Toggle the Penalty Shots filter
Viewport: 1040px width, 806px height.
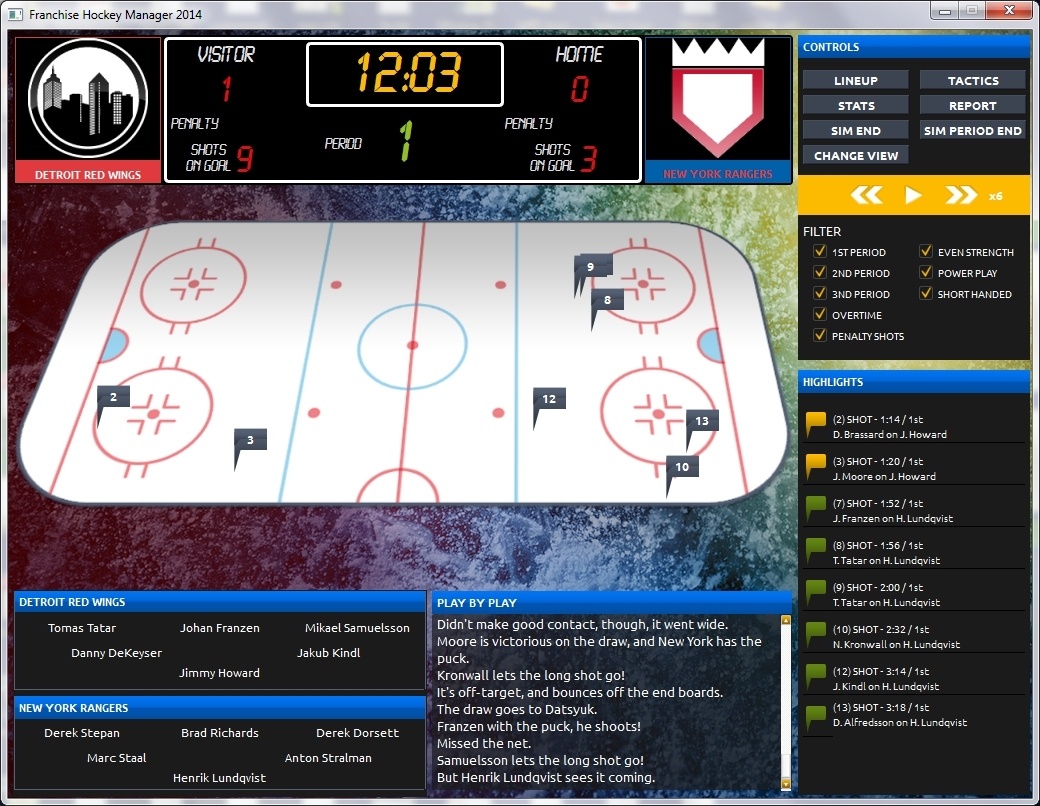[820, 336]
